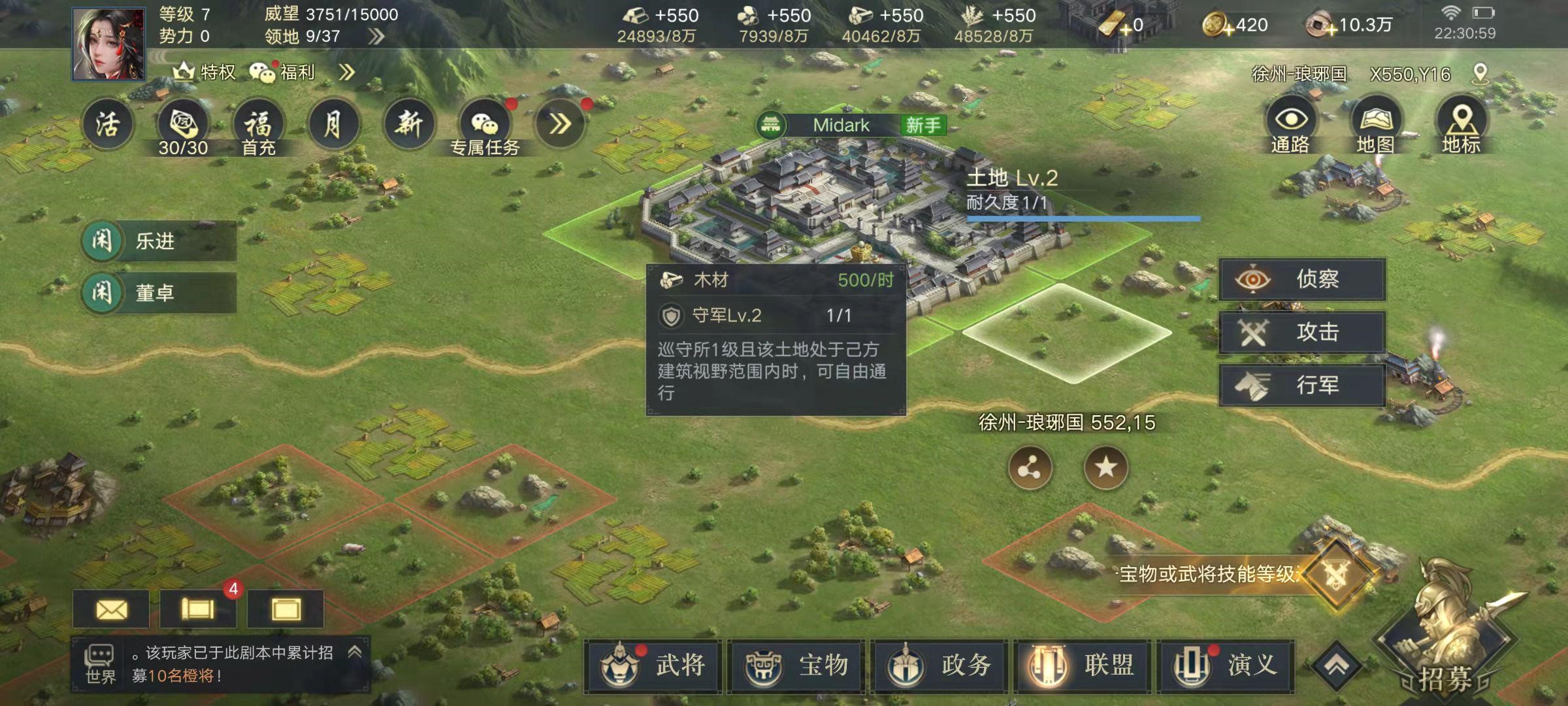Select 攻击 to attack the tile
This screenshot has width=1568, height=706.
[x=1302, y=333]
